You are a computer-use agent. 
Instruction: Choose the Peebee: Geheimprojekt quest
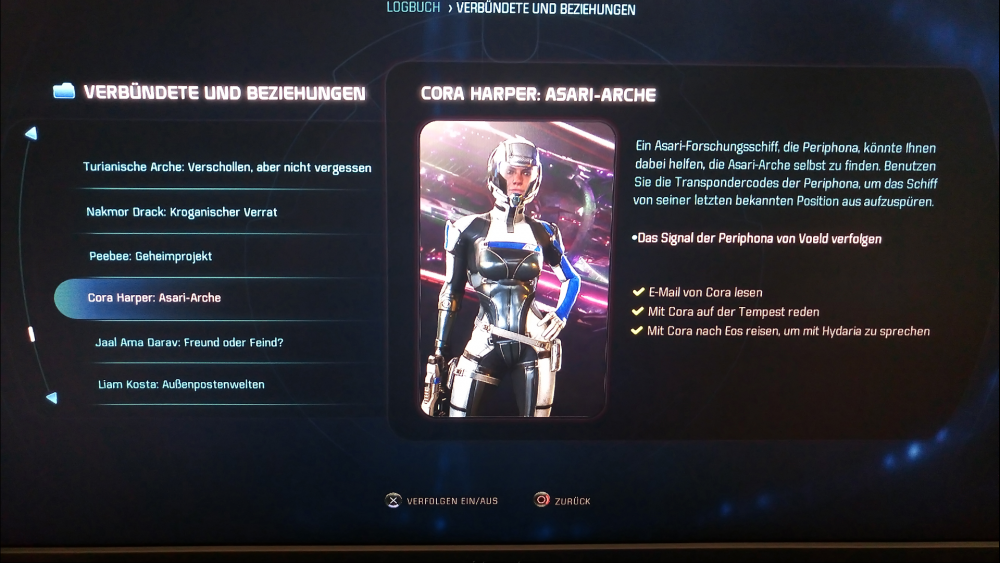tap(150, 256)
